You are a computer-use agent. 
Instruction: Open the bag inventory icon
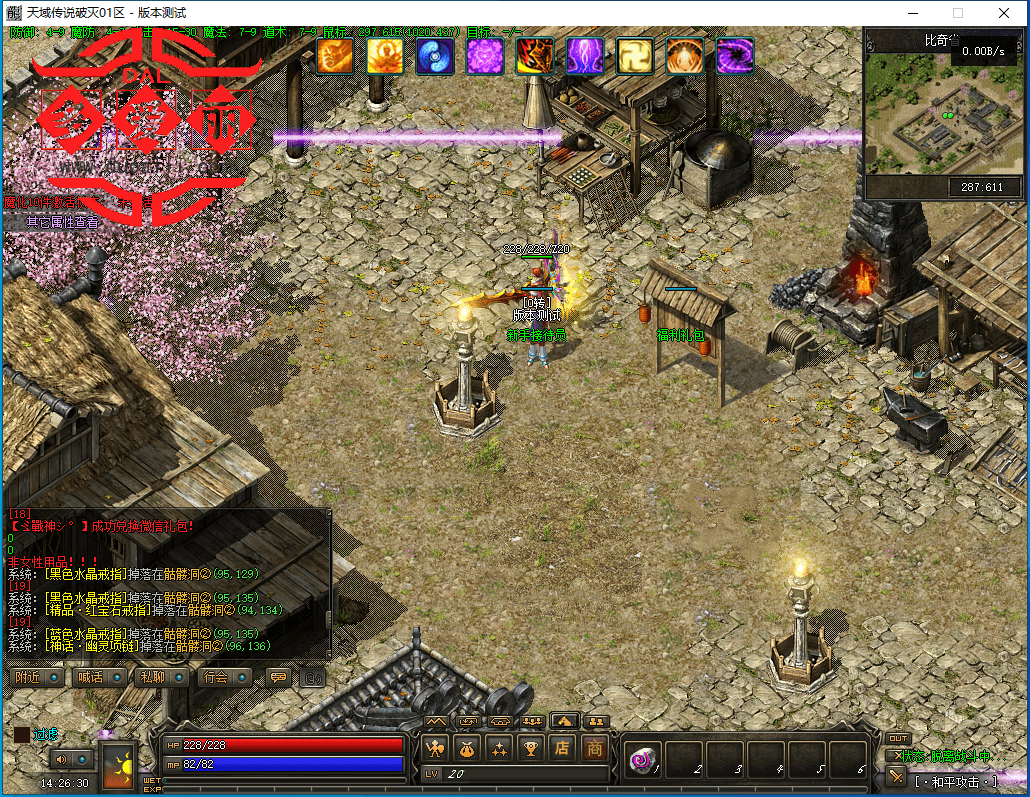point(466,748)
